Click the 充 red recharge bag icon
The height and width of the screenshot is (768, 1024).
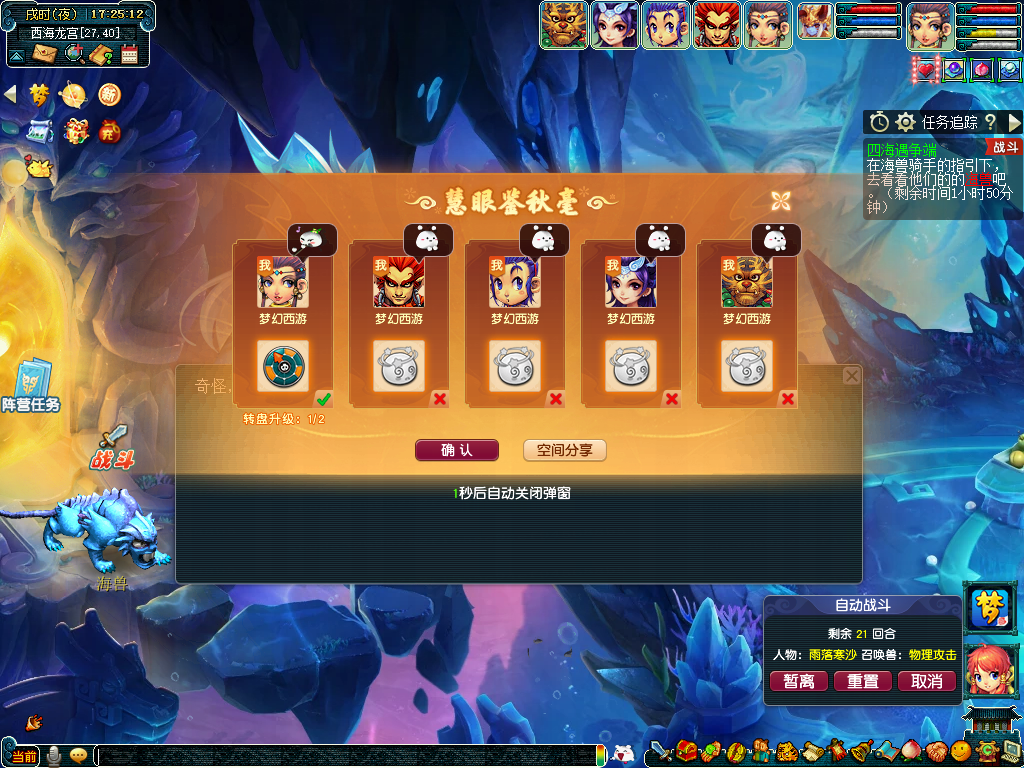click(108, 130)
